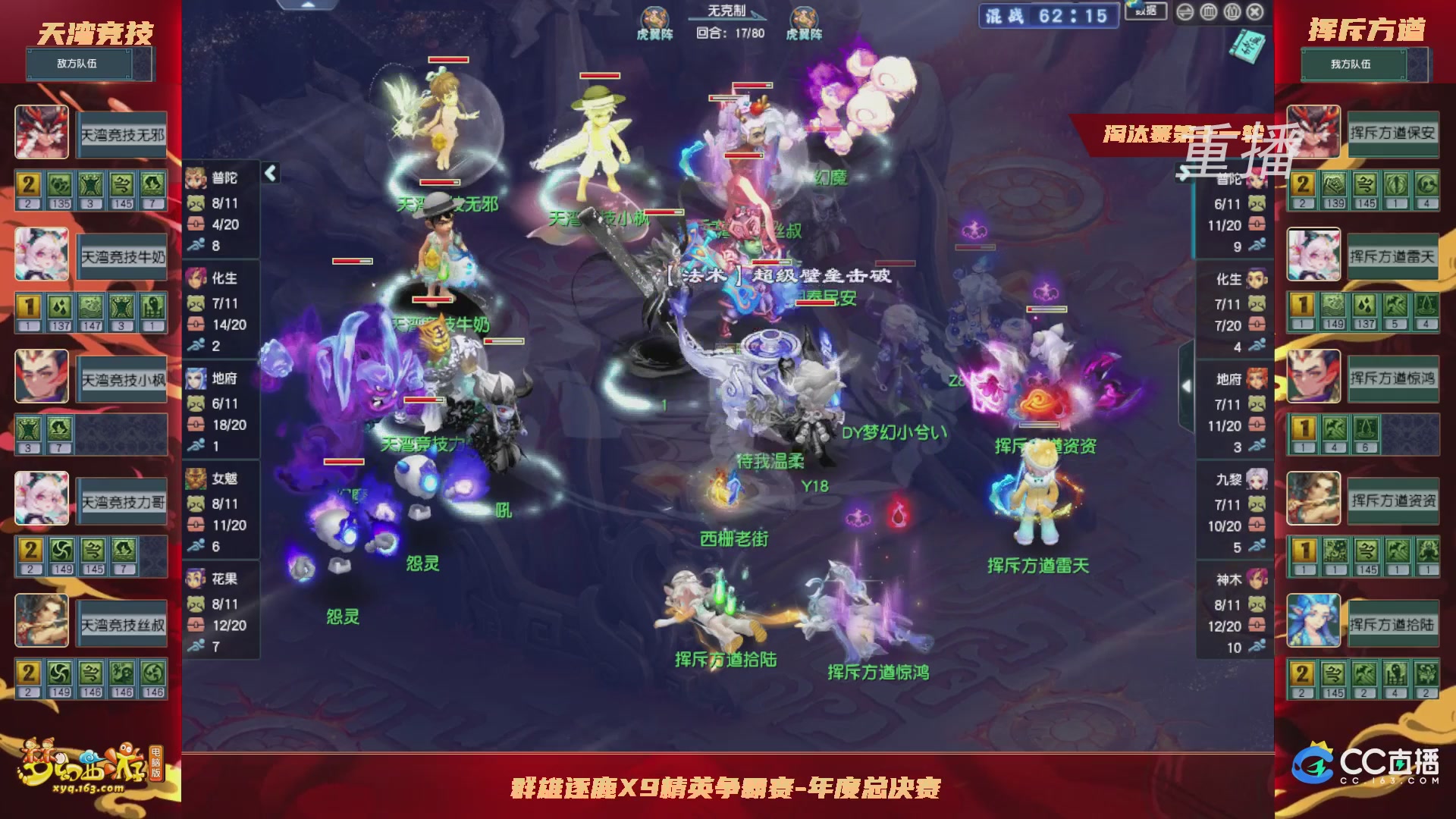The image size is (1456, 819).
Task: Open the 数据 data panel
Action: pos(1146,12)
